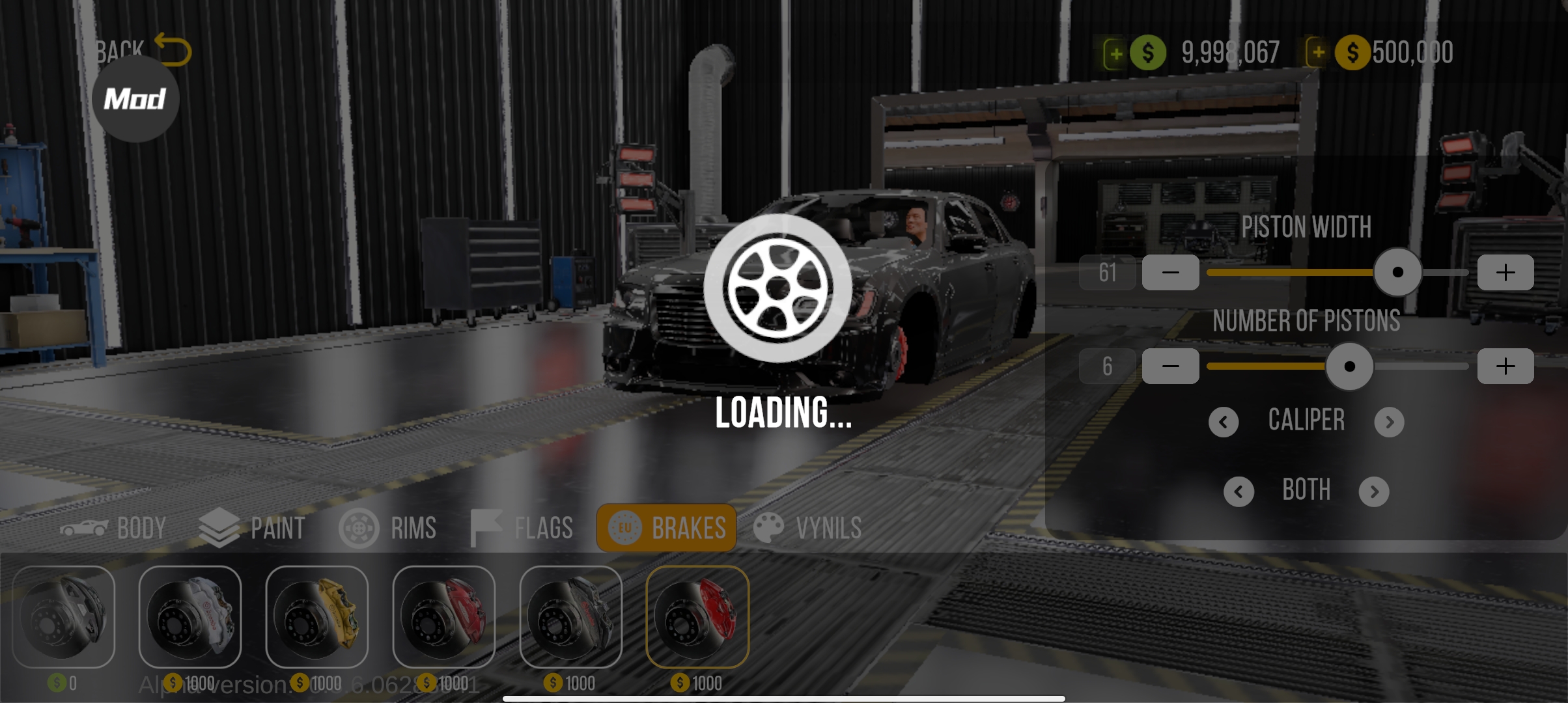Click the number of pistons slider knob
Viewport: 1568px width, 703px height.
pyautogui.click(x=1349, y=366)
